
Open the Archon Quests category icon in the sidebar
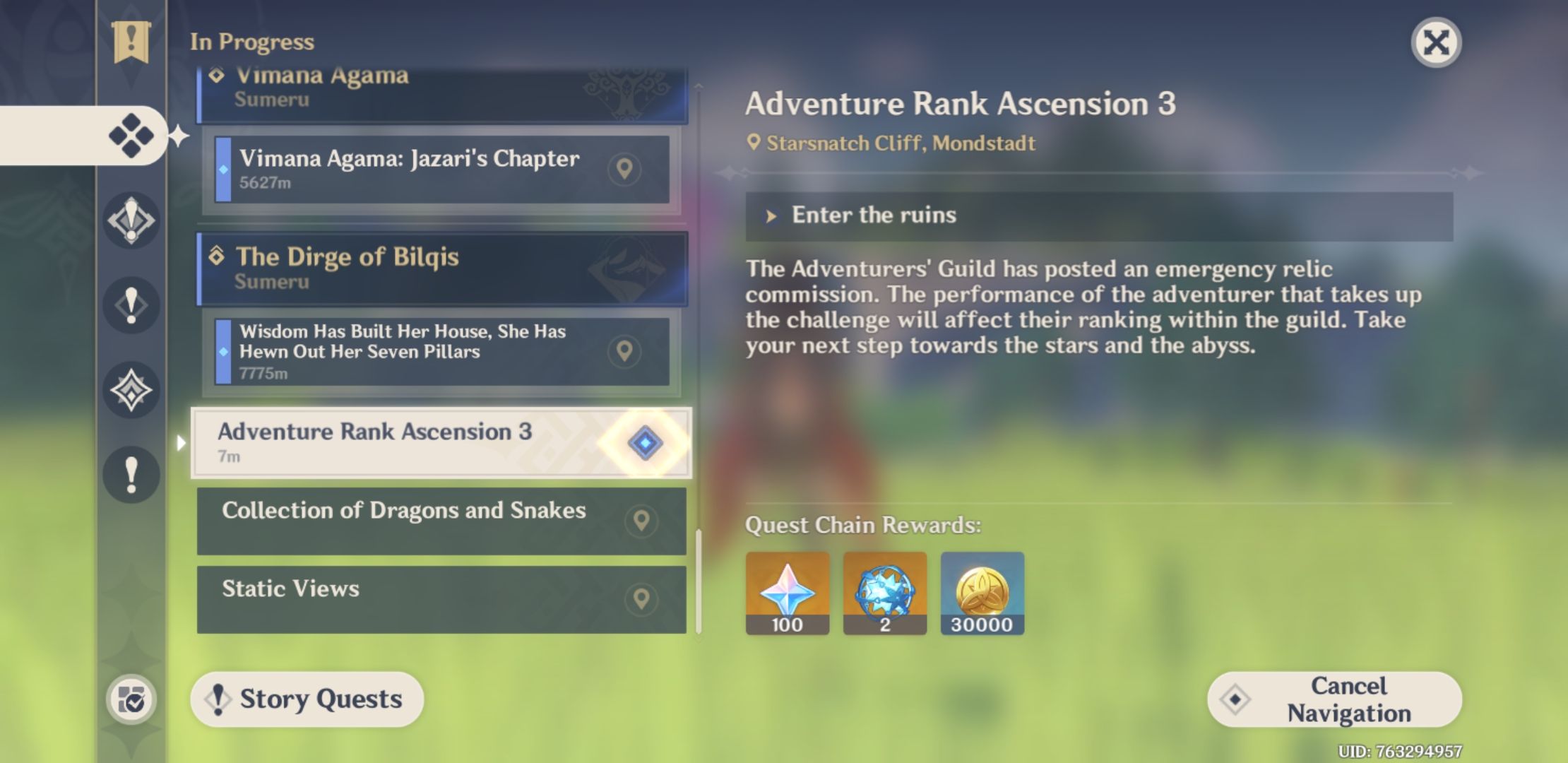pyautogui.click(x=131, y=219)
